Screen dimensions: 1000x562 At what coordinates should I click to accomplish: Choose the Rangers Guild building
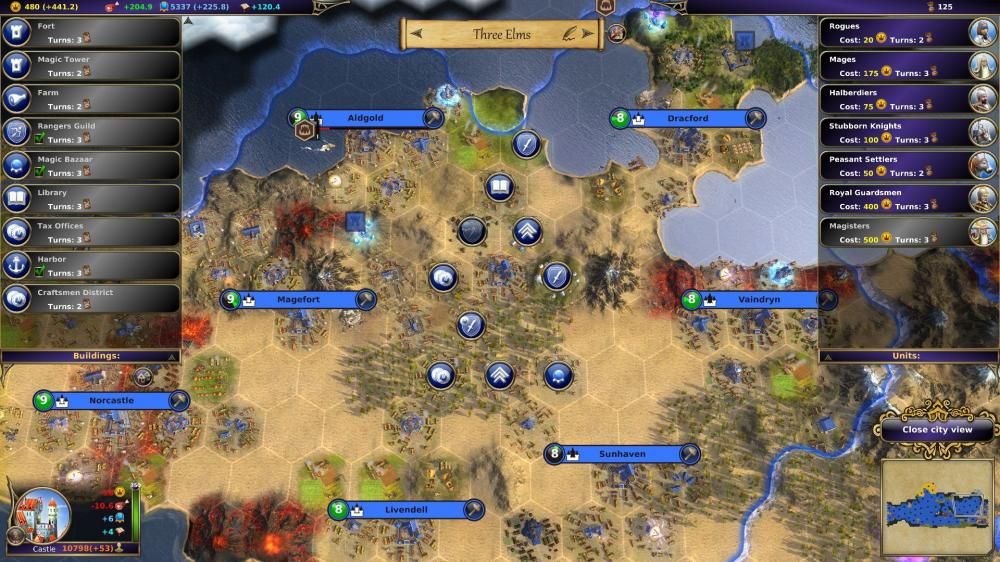[90, 132]
